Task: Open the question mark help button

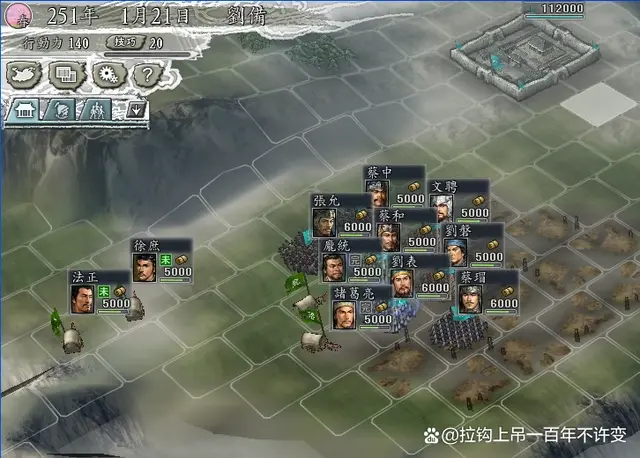Action: point(146,74)
